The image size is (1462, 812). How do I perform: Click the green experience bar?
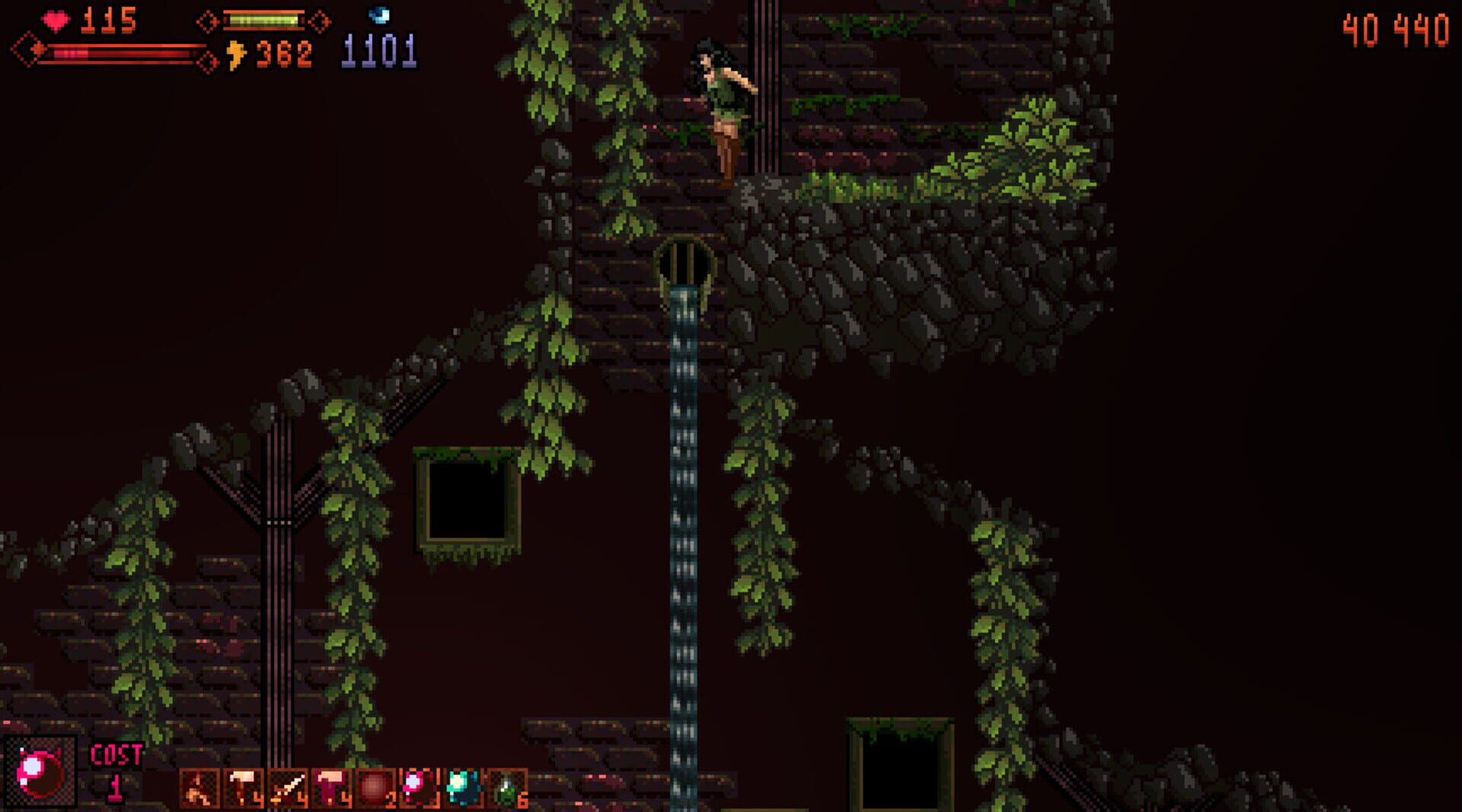(263, 20)
